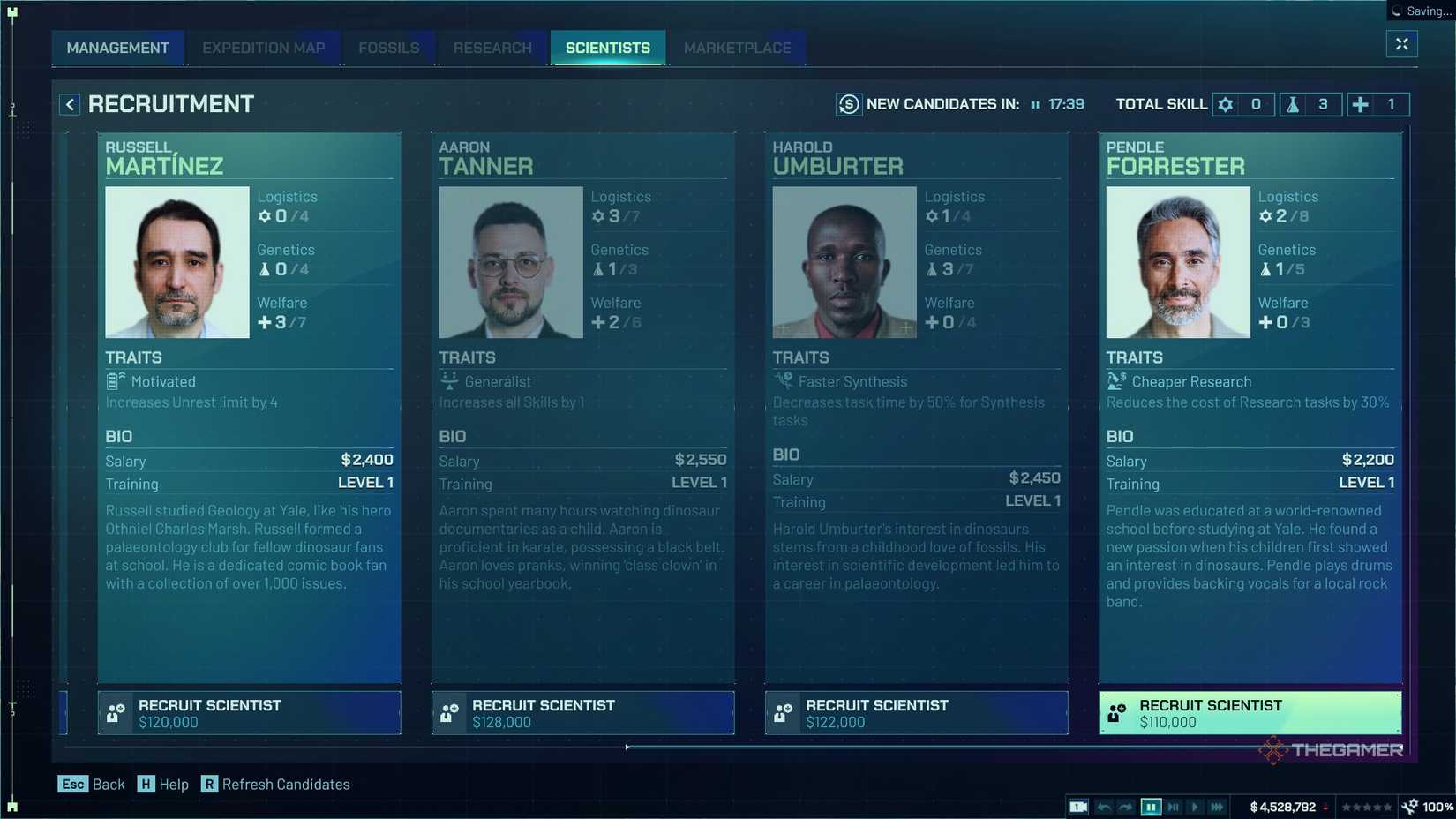Open the Marketplace tab
Image resolution: width=1456 pixels, height=819 pixels.
click(x=737, y=48)
